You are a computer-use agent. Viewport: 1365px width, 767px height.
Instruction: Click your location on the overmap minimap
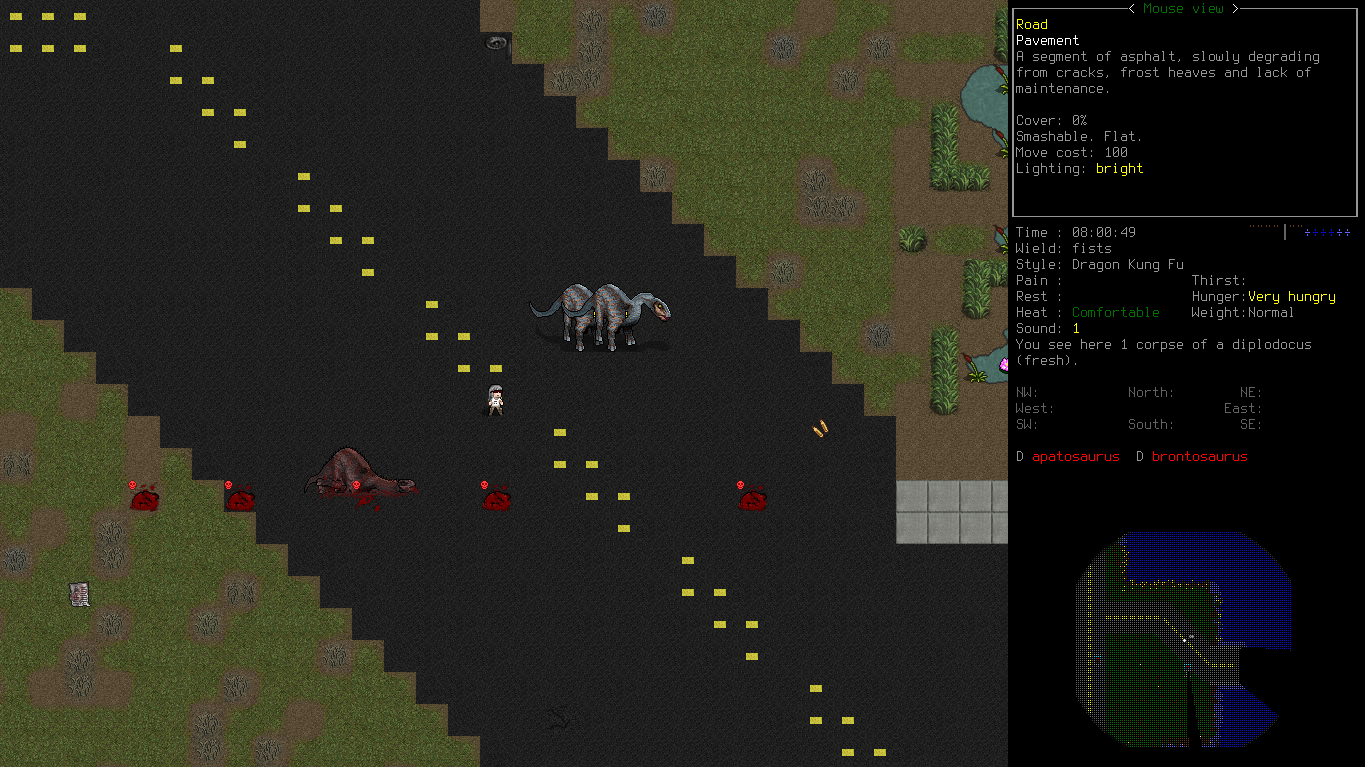1186,638
